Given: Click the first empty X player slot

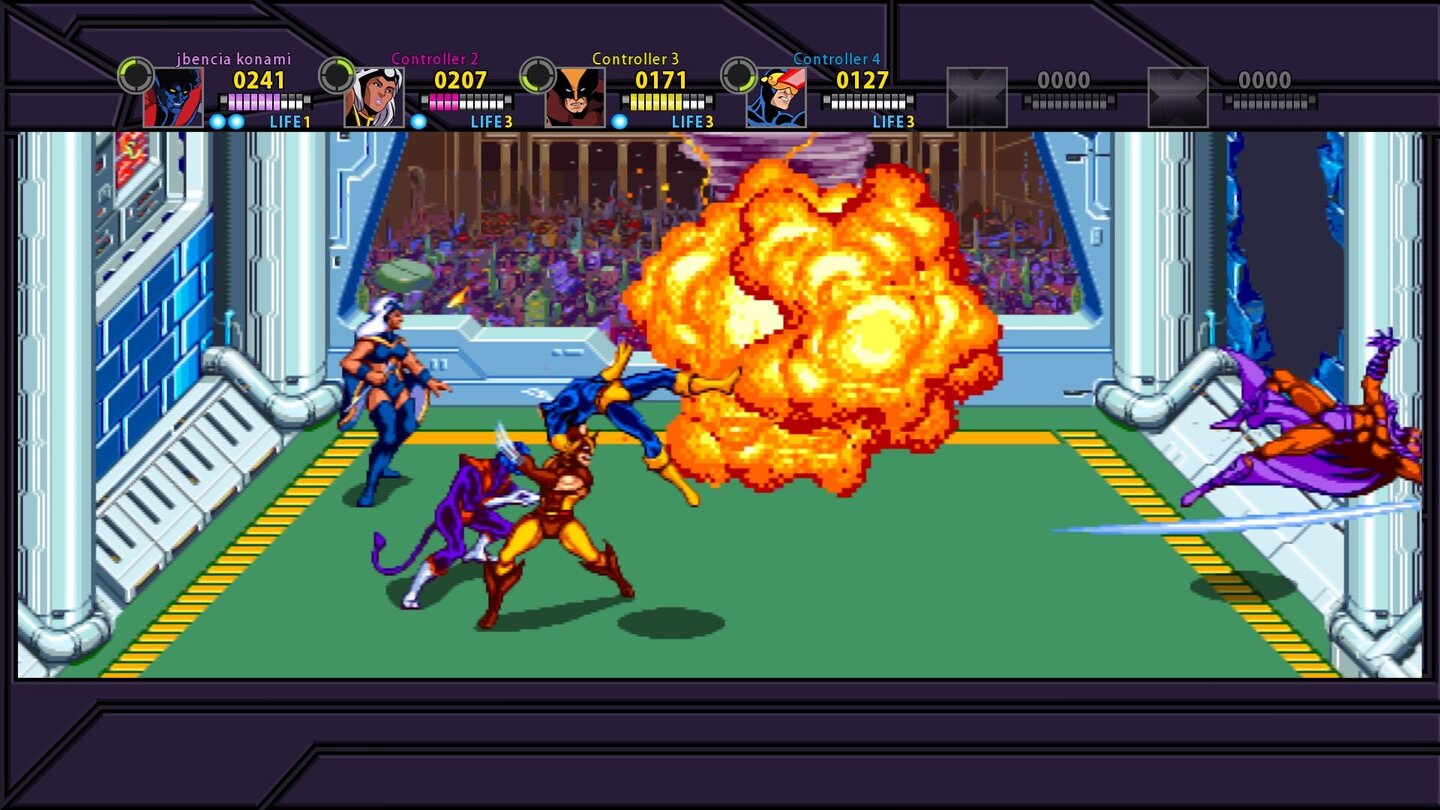Looking at the screenshot, I should click(x=977, y=95).
